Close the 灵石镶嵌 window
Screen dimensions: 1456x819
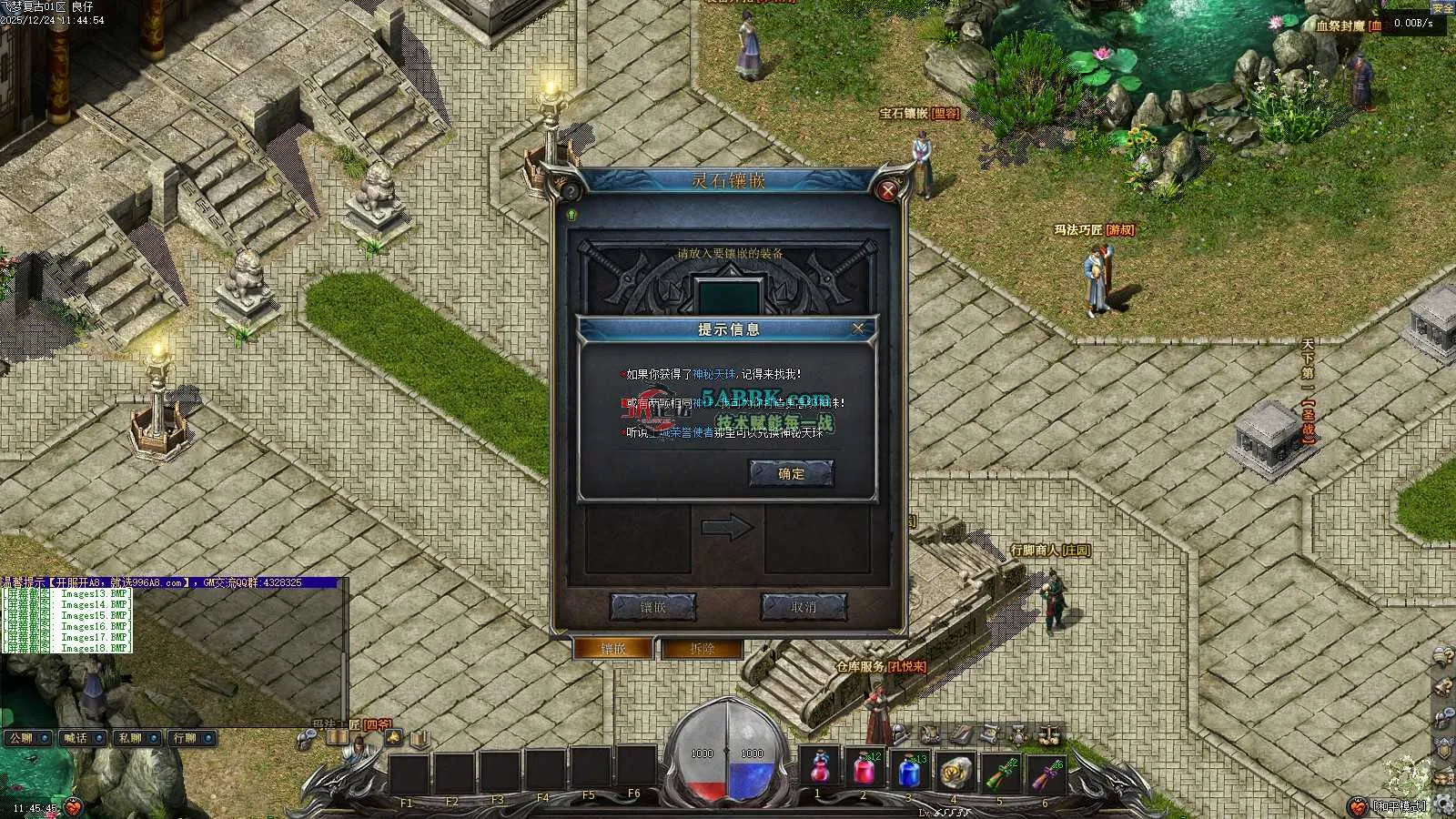click(x=887, y=190)
